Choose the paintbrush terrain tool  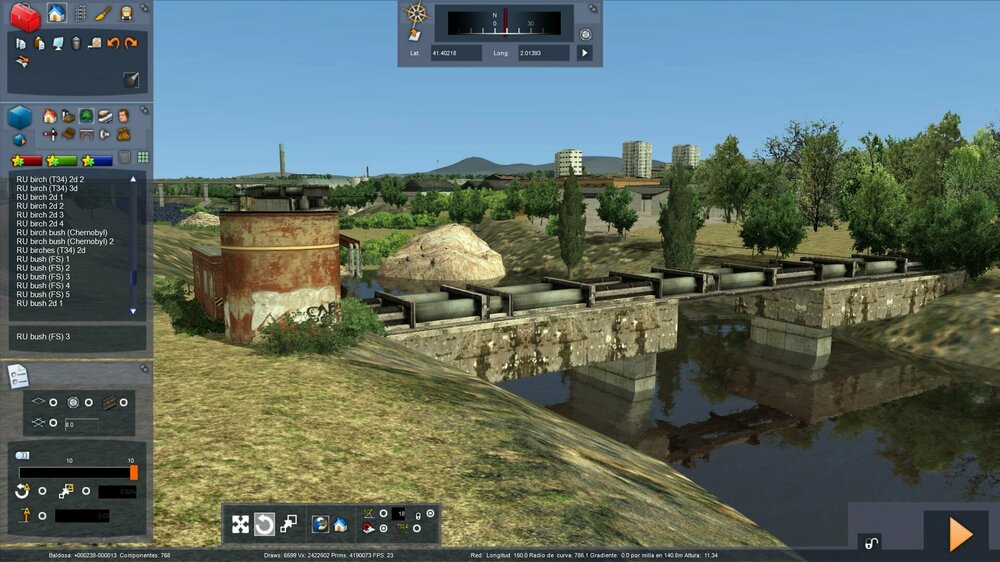coord(103,13)
